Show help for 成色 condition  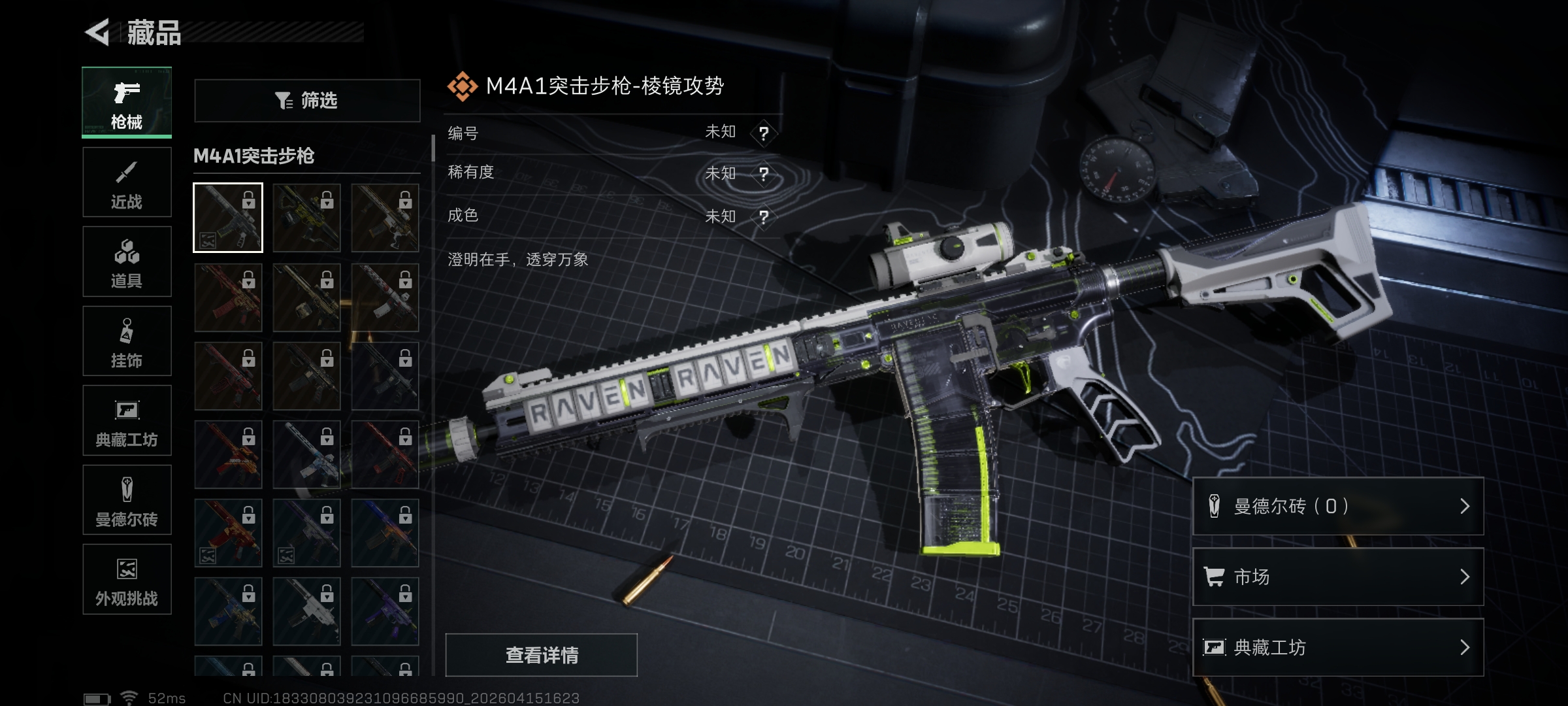(763, 216)
